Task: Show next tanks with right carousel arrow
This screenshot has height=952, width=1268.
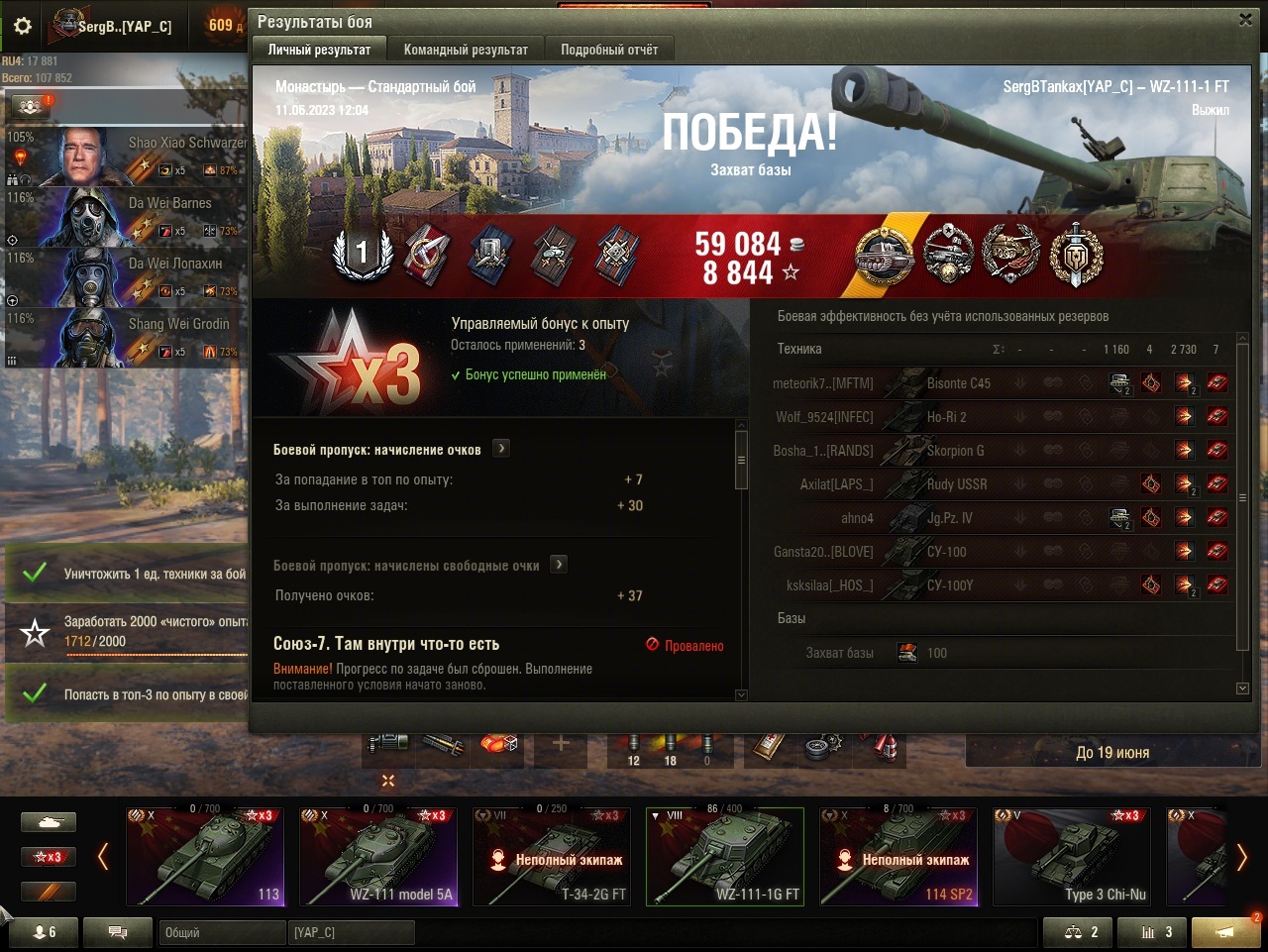Action: point(1241,857)
